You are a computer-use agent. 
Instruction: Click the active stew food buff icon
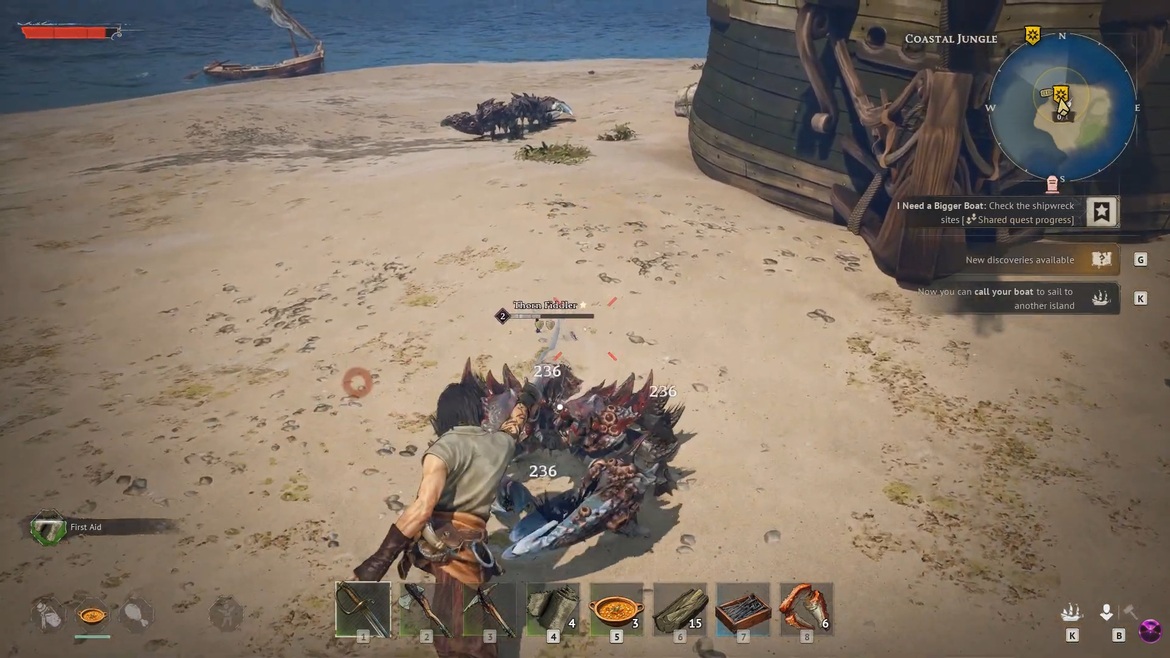(x=92, y=614)
